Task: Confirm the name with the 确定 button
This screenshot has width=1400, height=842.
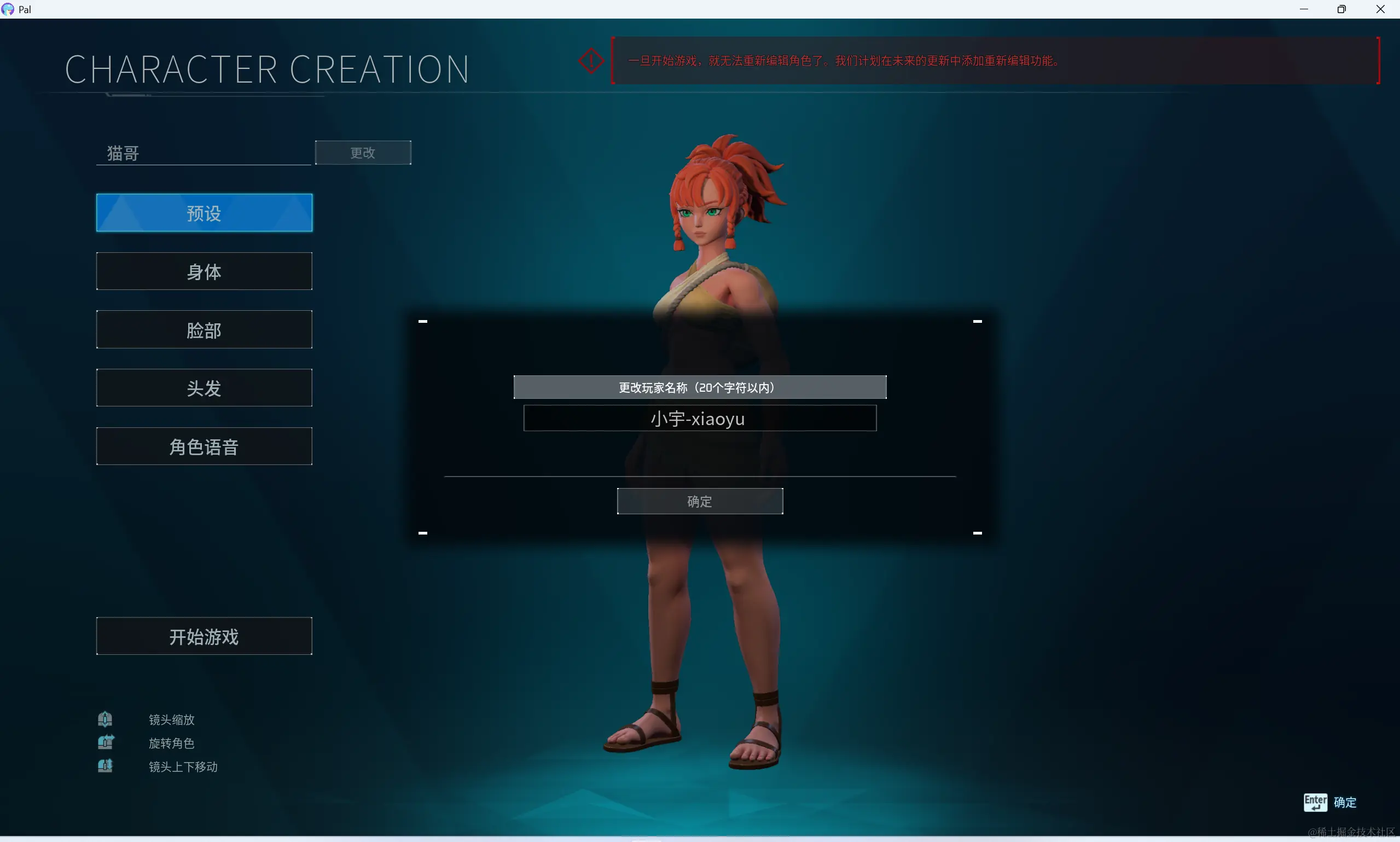Action: [x=699, y=501]
